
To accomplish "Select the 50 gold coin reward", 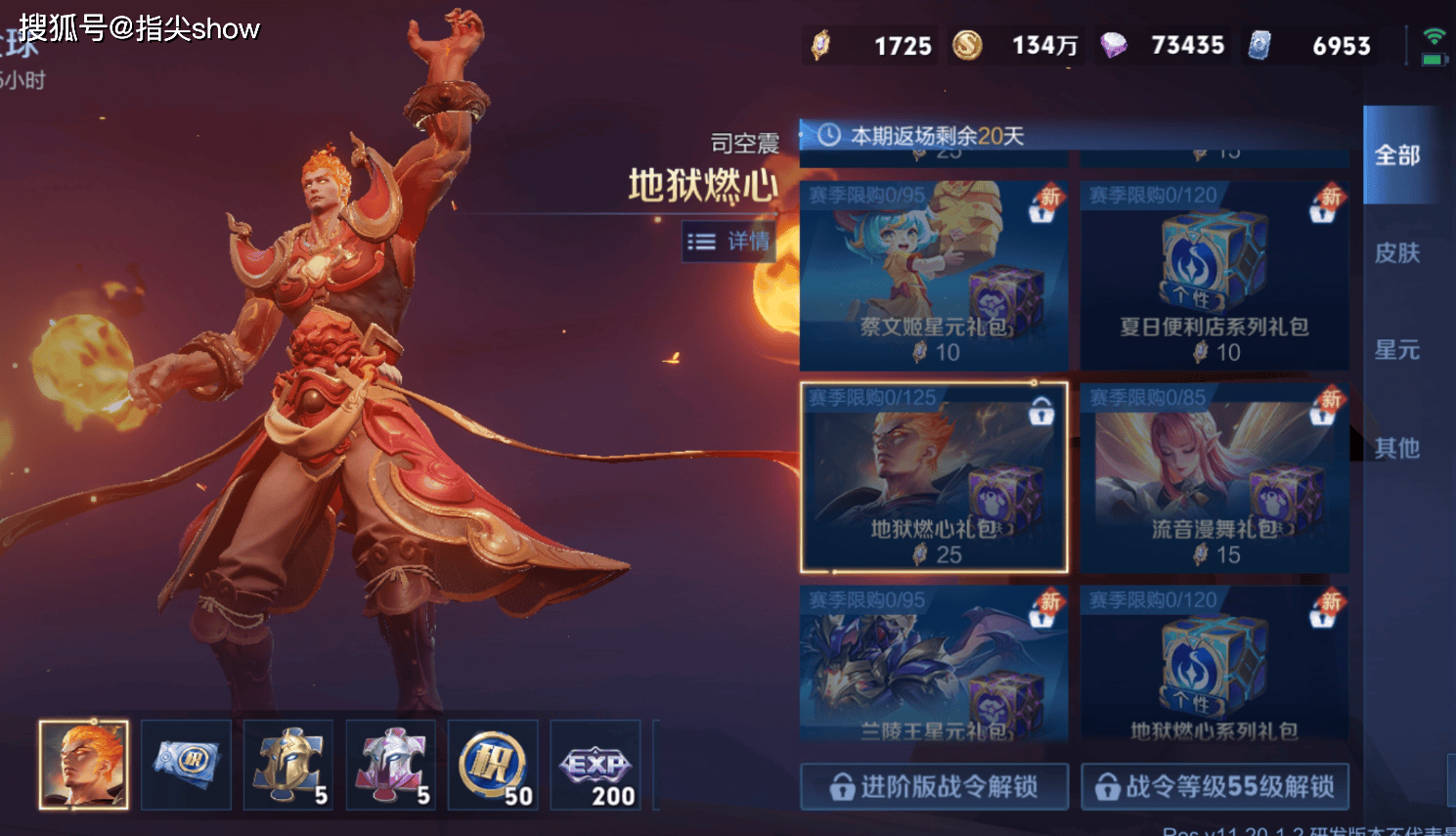I will point(493,765).
